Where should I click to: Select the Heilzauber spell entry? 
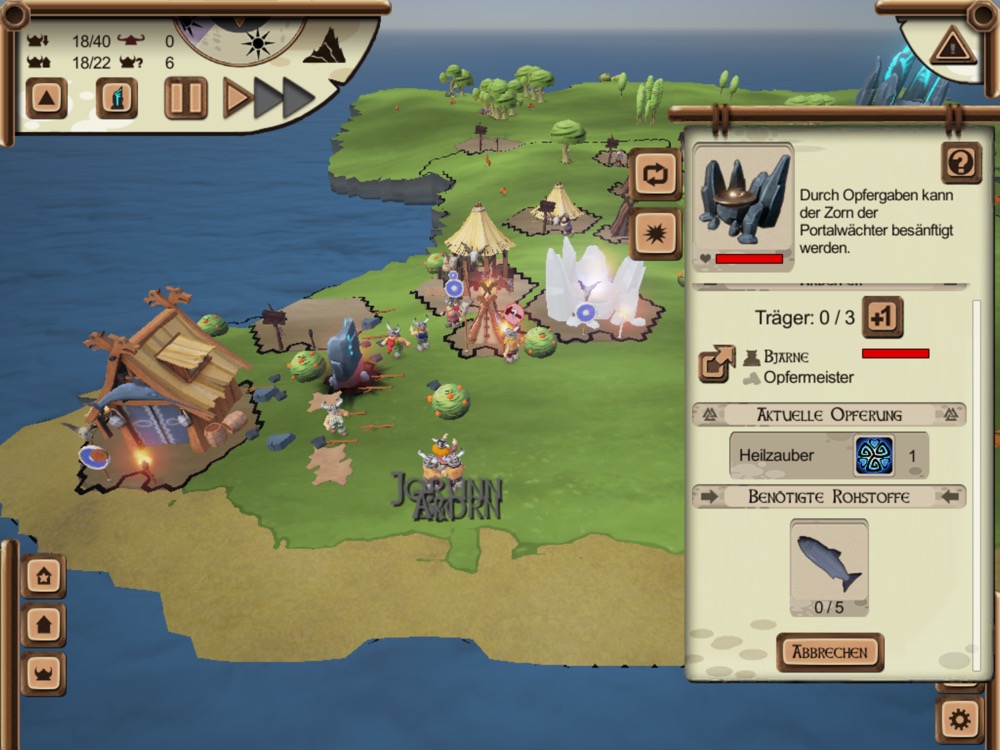pyautogui.click(x=828, y=455)
